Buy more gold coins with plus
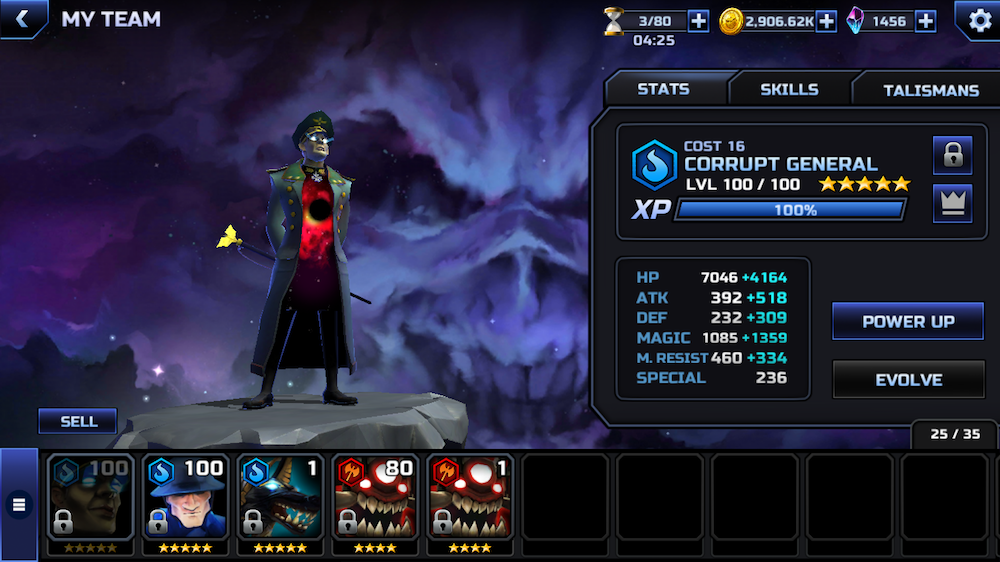1000x562 pixels. 826,21
